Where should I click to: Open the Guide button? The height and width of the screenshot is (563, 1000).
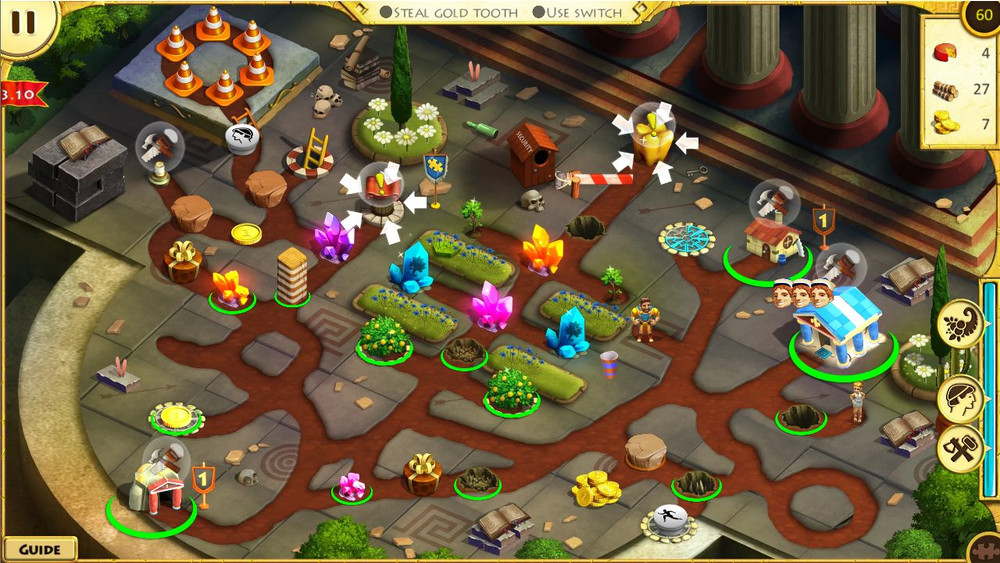pos(40,549)
